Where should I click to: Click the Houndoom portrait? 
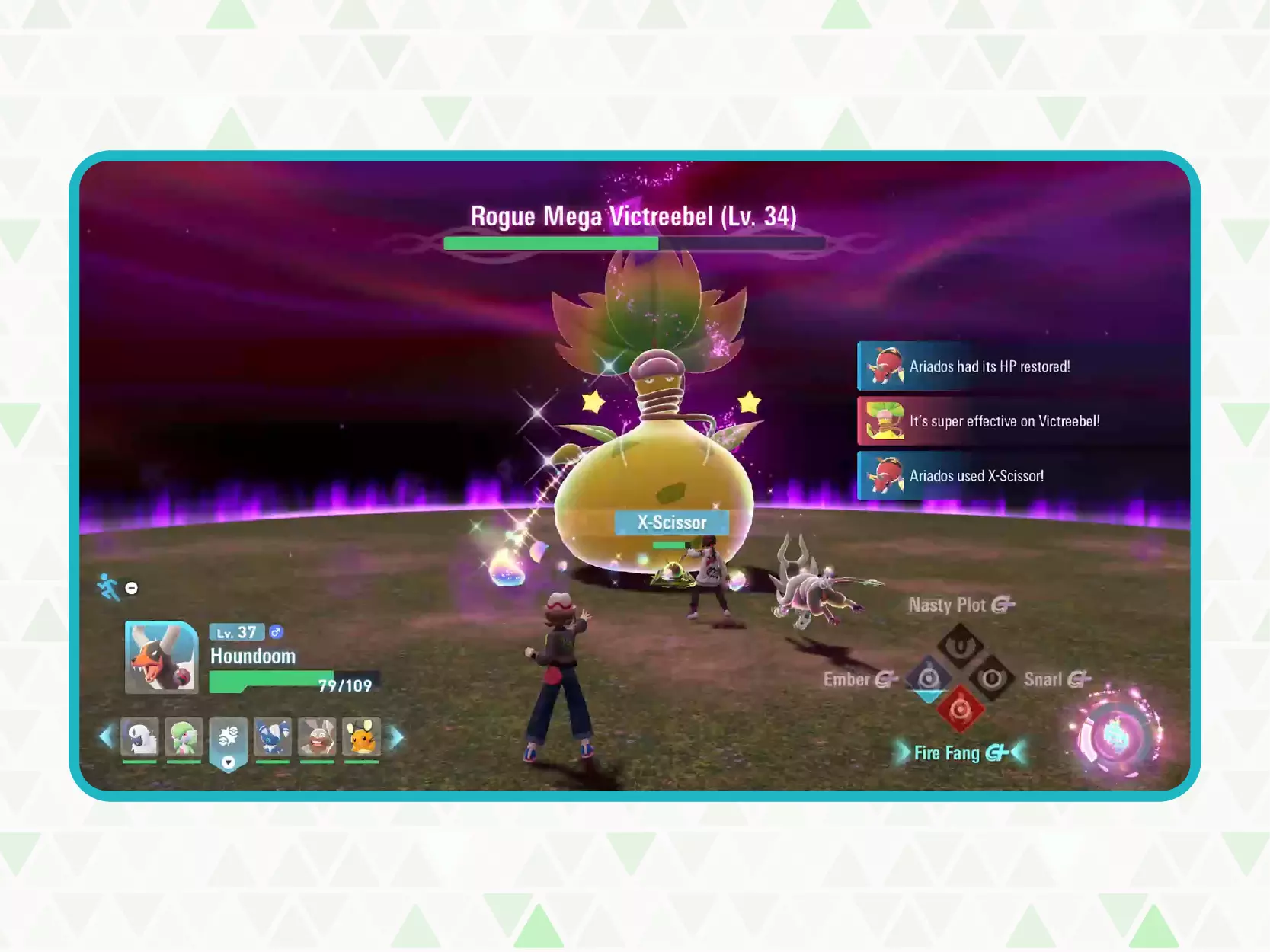point(162,657)
